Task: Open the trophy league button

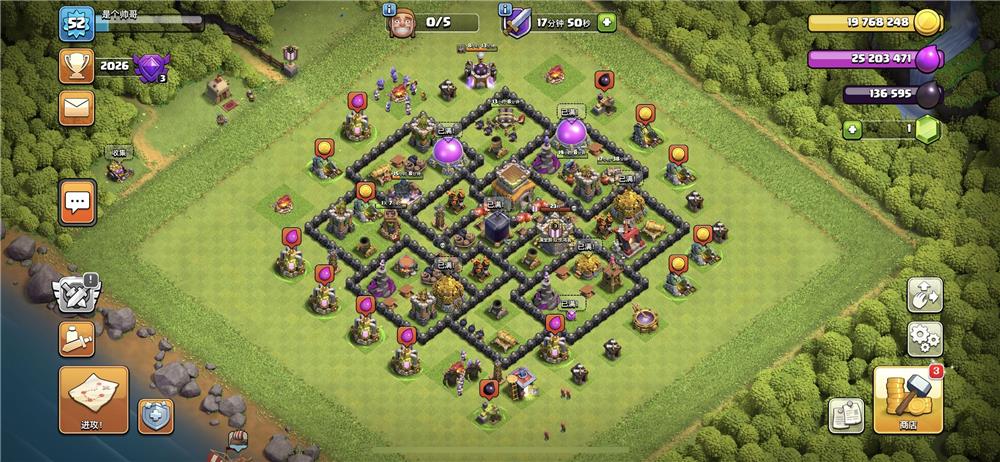Action: pyautogui.click(x=76, y=66)
